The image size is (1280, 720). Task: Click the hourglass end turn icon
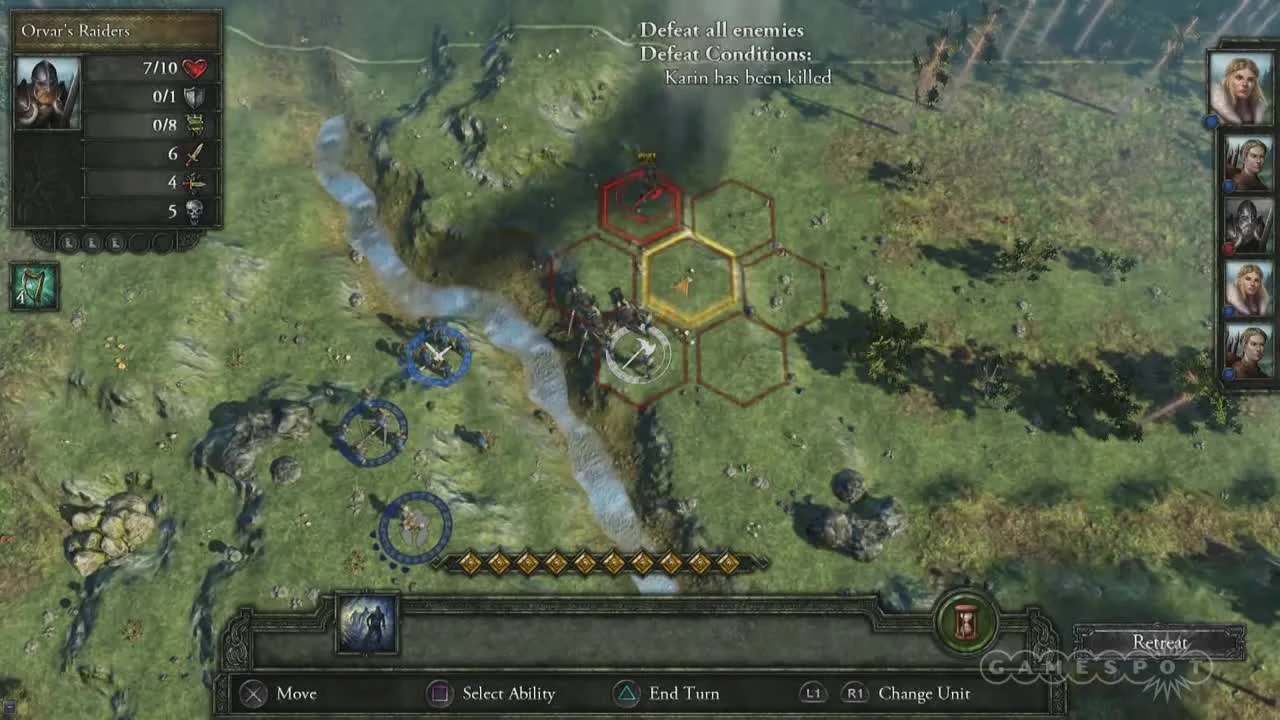pos(966,622)
